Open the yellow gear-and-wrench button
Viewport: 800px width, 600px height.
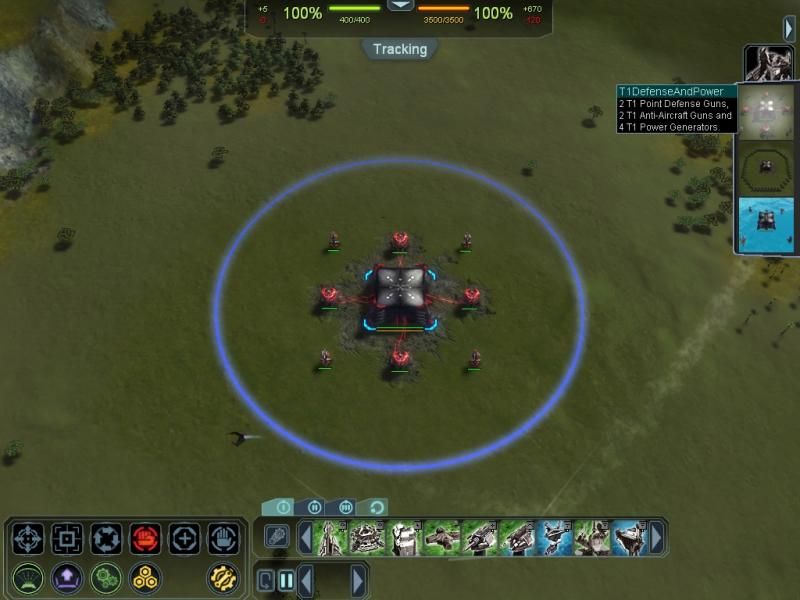pos(223,578)
